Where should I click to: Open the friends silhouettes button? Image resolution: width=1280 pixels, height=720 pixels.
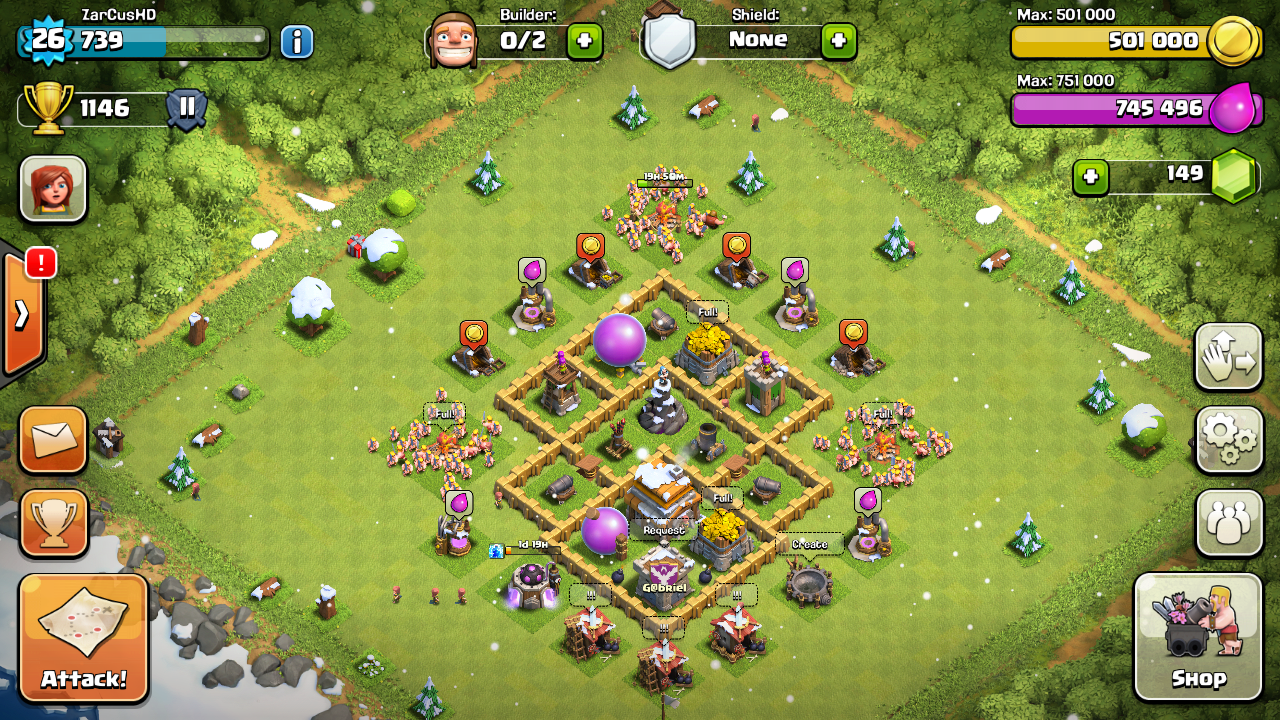point(1229,522)
